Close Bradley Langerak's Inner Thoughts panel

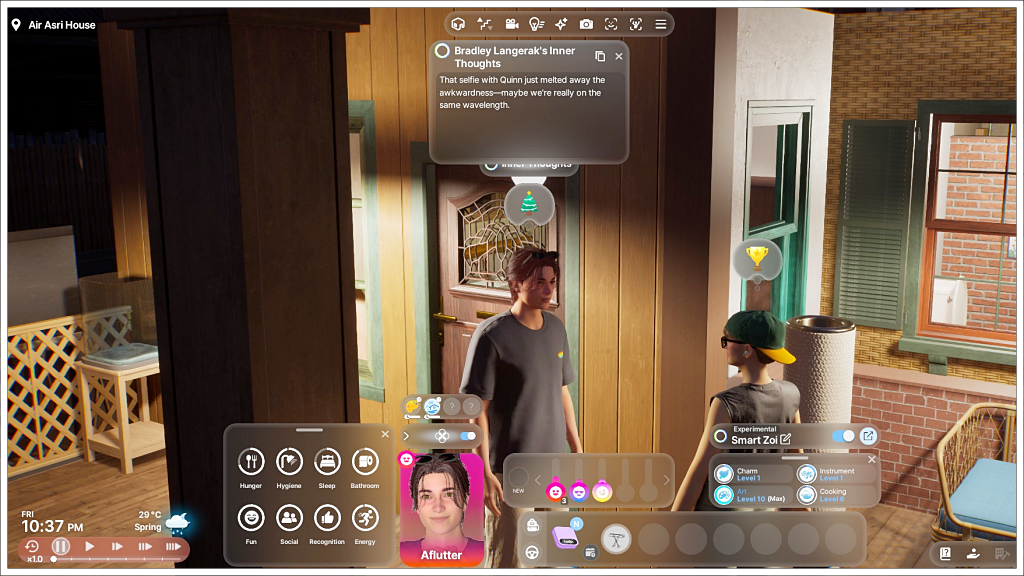[x=619, y=57]
